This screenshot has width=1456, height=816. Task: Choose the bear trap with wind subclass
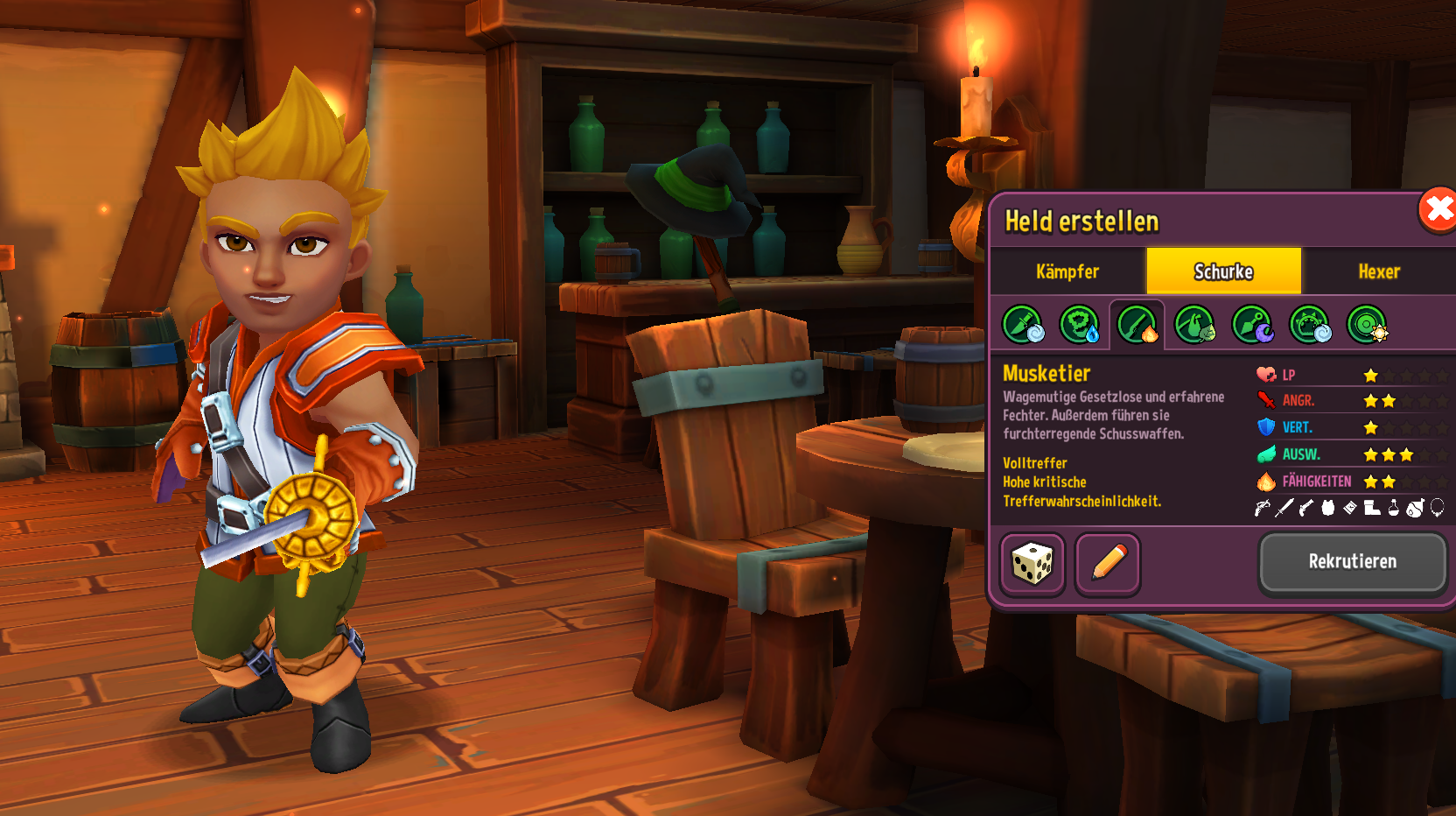(1310, 325)
